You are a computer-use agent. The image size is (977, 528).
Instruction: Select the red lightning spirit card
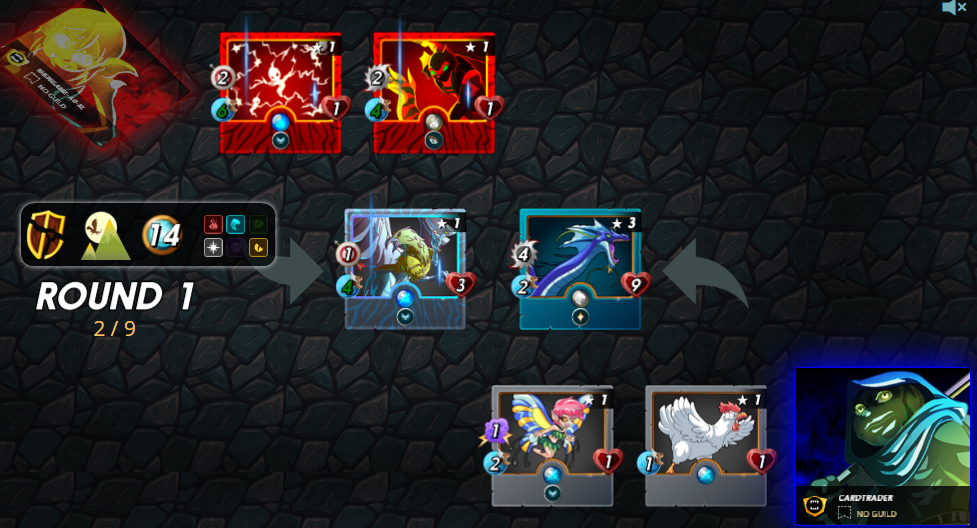pyautogui.click(x=280, y=93)
